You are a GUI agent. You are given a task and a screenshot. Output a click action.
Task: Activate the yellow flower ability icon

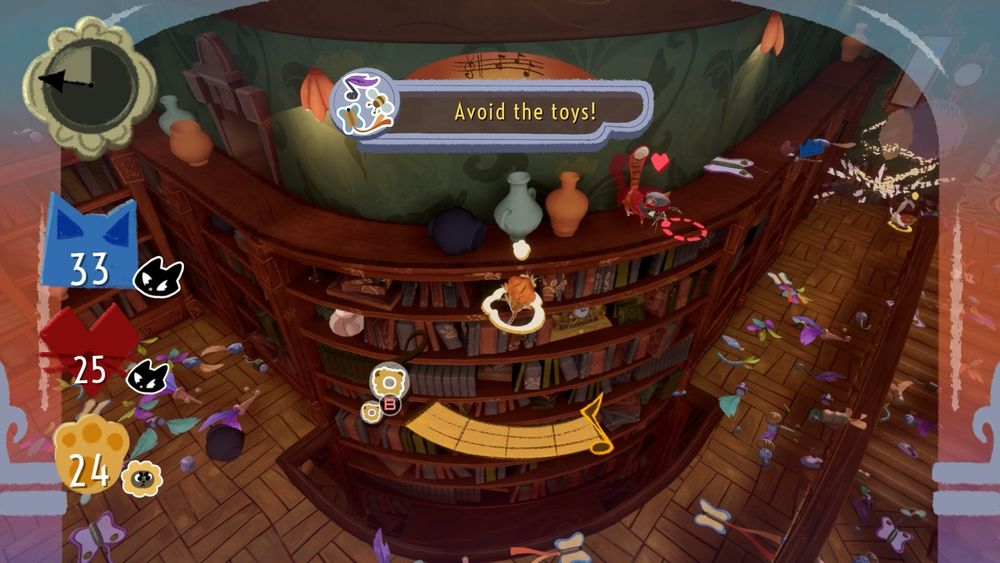click(389, 381)
